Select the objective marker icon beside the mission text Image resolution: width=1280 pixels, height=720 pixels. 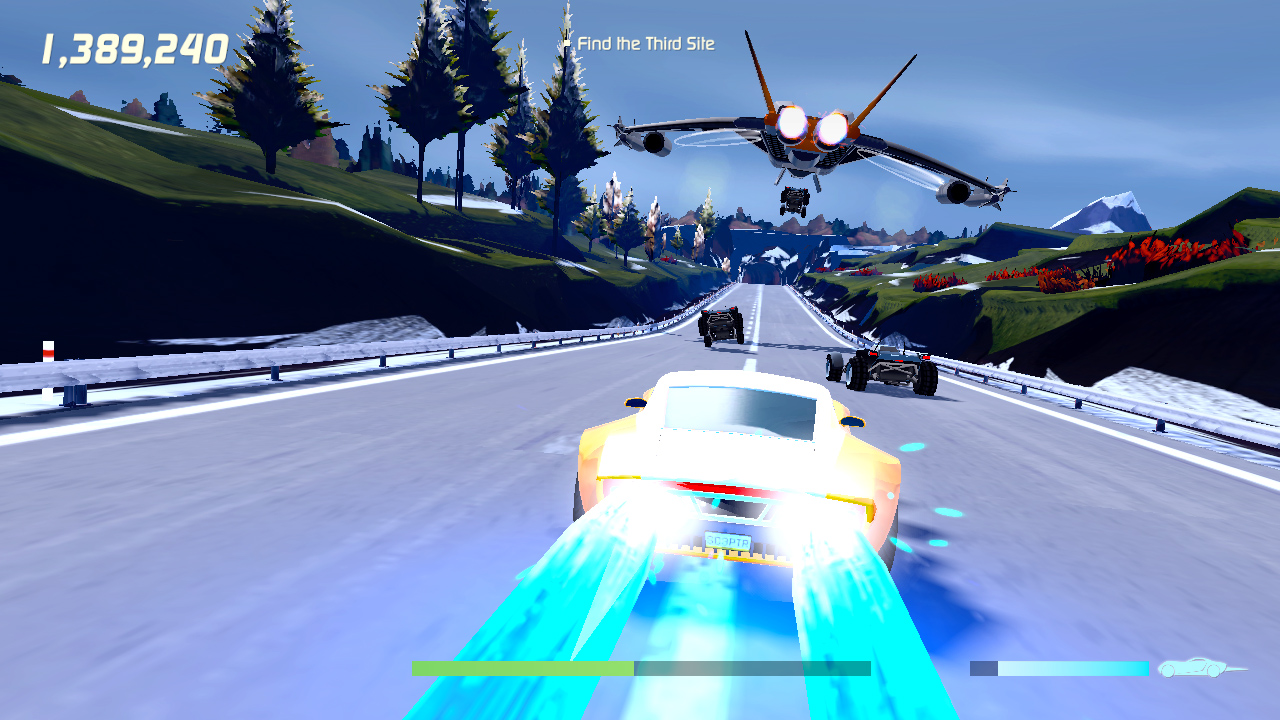566,44
